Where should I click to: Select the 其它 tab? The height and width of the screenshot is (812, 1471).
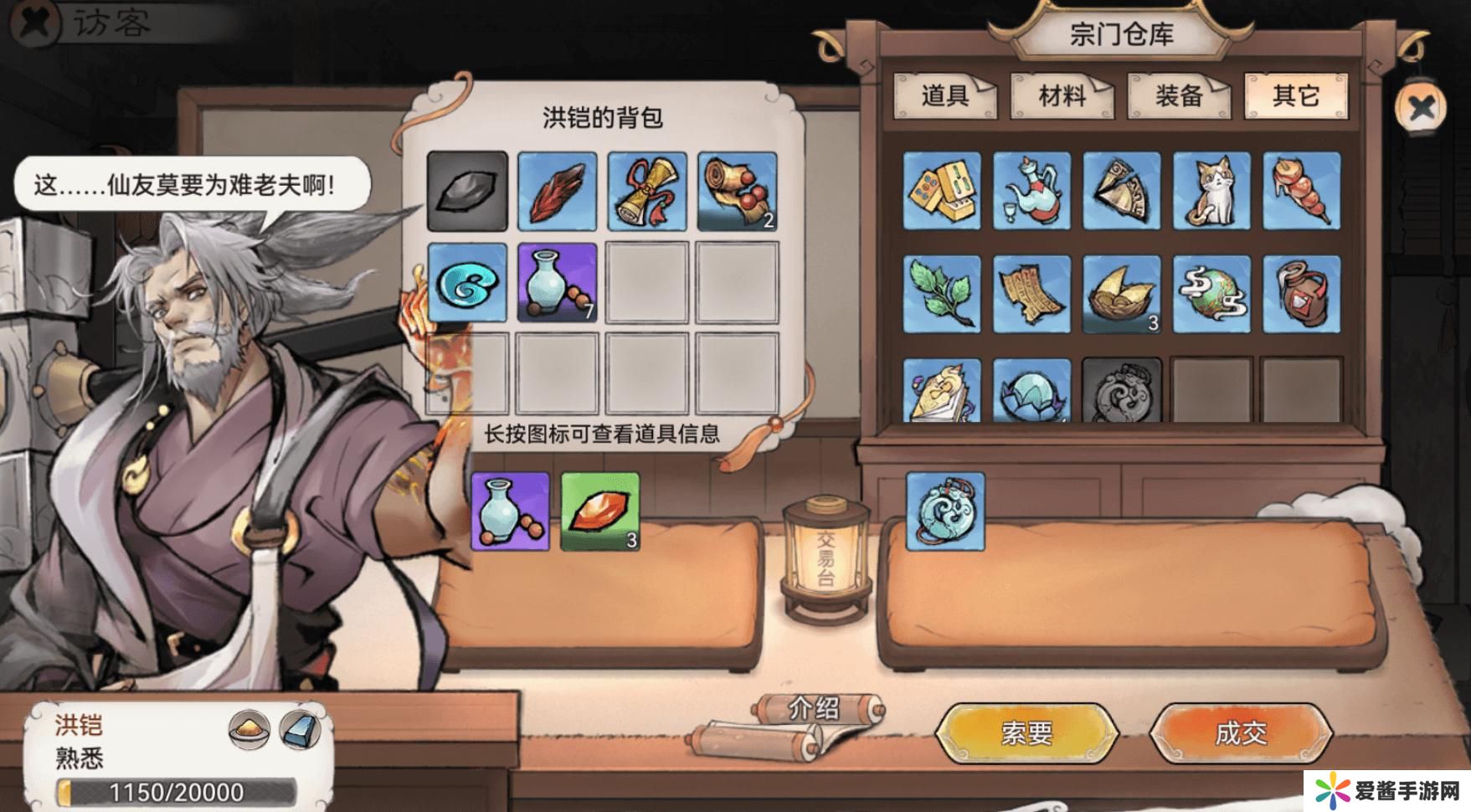1295,96
